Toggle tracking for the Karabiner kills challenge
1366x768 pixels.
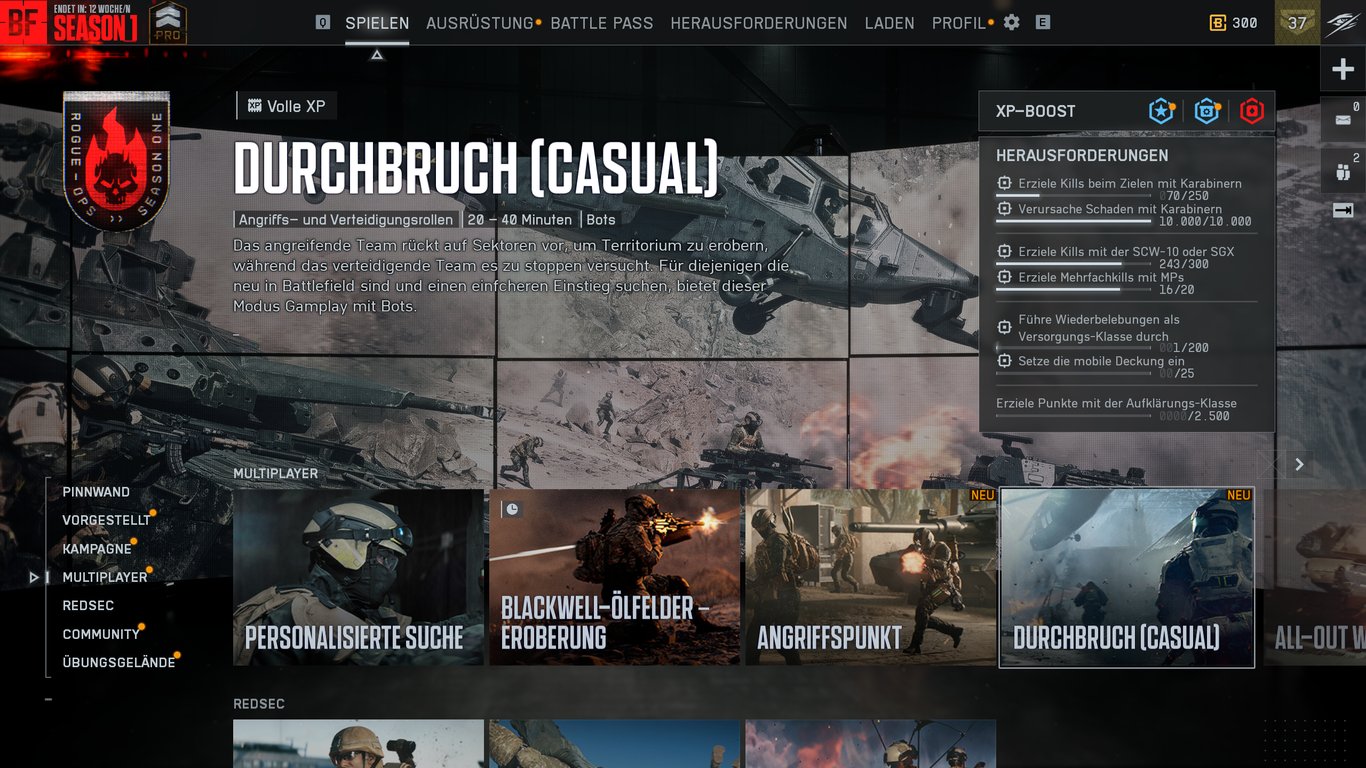pyautogui.click(x=1003, y=181)
